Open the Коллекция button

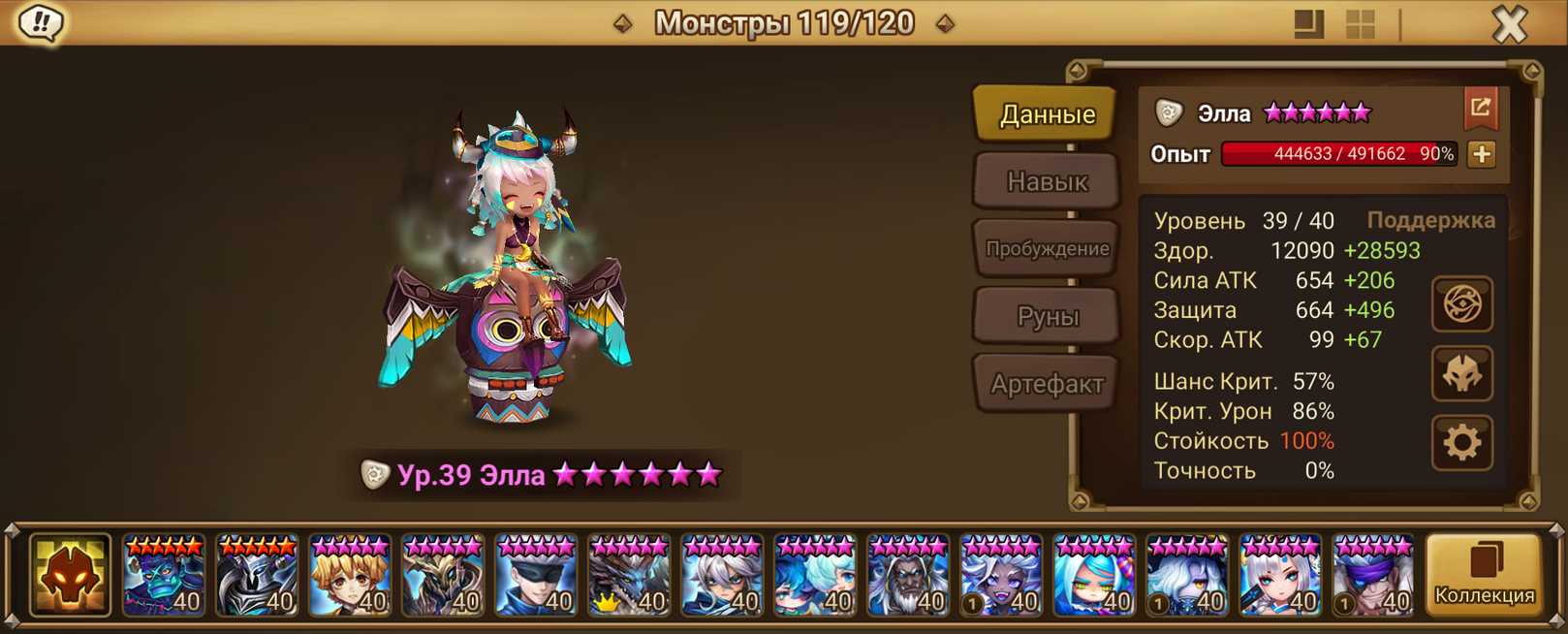(x=1484, y=576)
